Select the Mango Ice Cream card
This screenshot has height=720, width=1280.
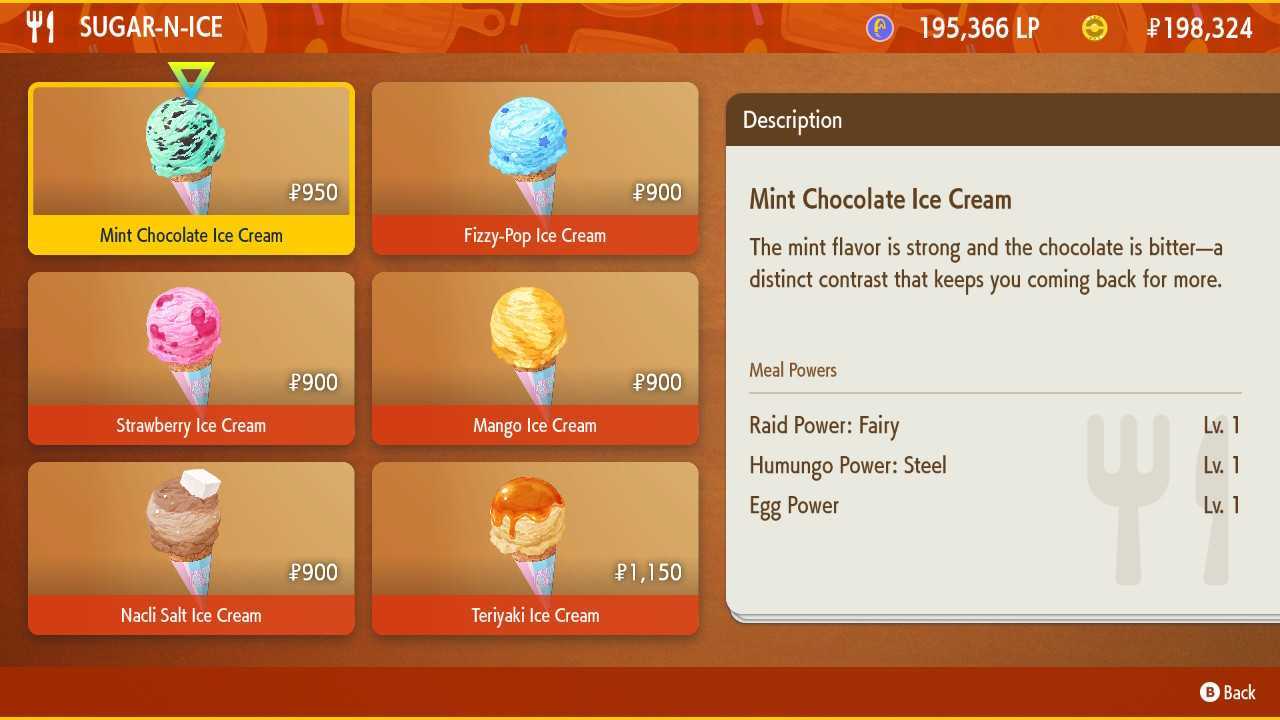click(x=535, y=355)
